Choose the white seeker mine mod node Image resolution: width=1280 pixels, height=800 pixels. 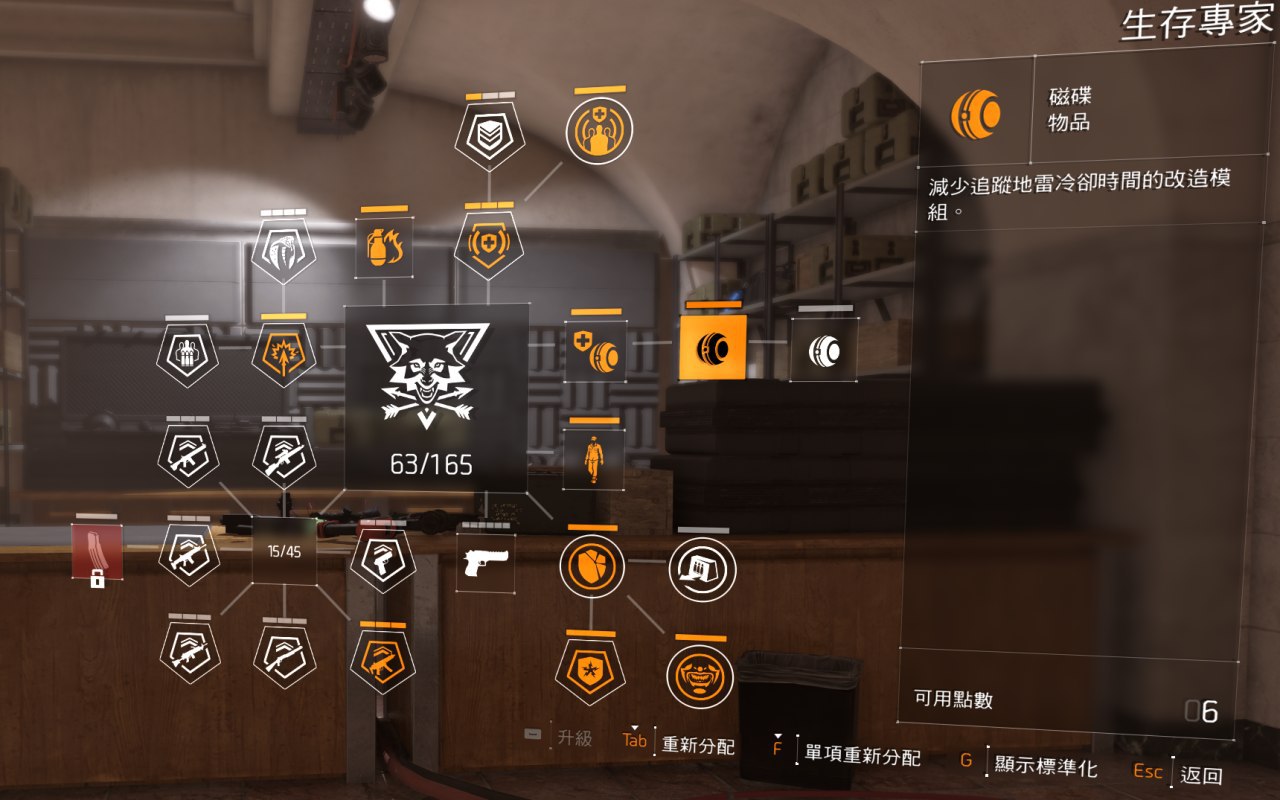coord(823,349)
